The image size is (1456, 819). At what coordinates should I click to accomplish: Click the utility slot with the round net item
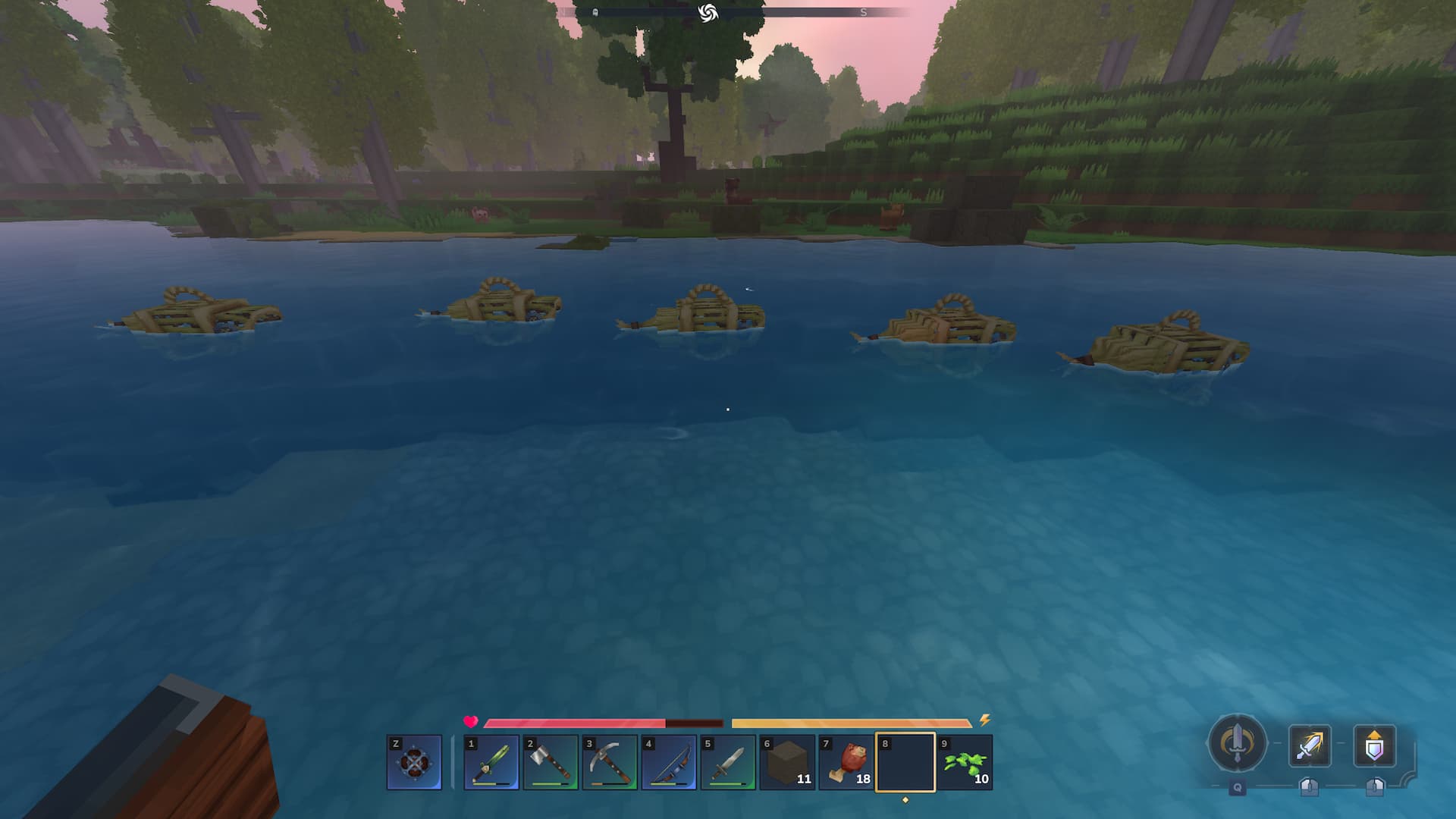click(414, 762)
